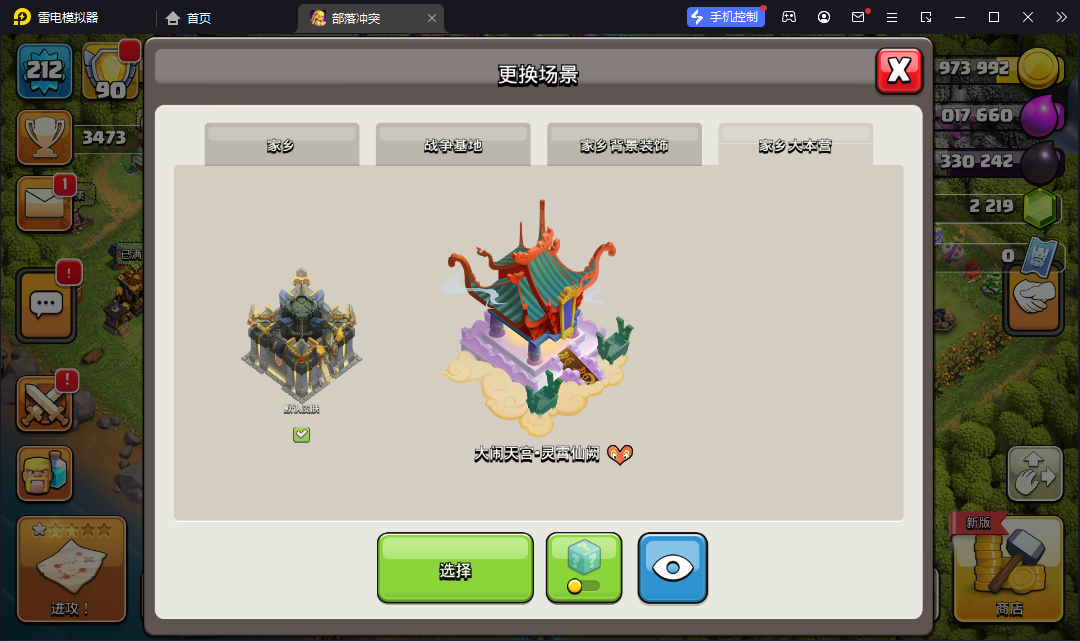Open the 商店 shop button
1080x641 pixels.
pos(1008,568)
